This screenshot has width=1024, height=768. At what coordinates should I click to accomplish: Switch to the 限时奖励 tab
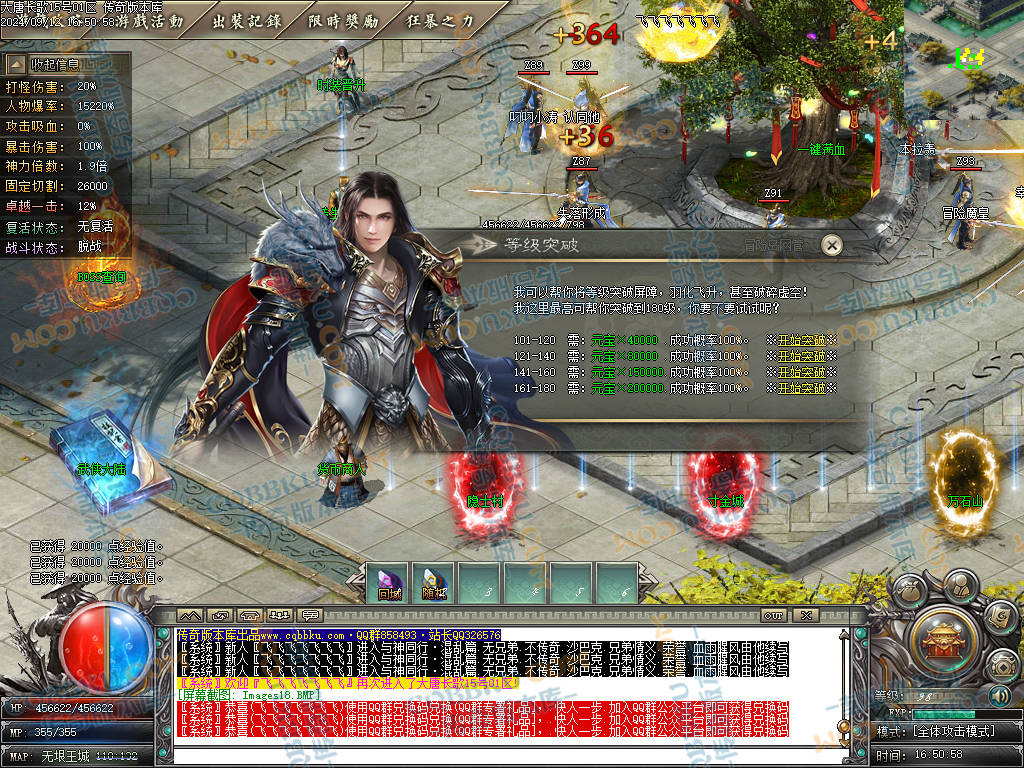tap(343, 20)
